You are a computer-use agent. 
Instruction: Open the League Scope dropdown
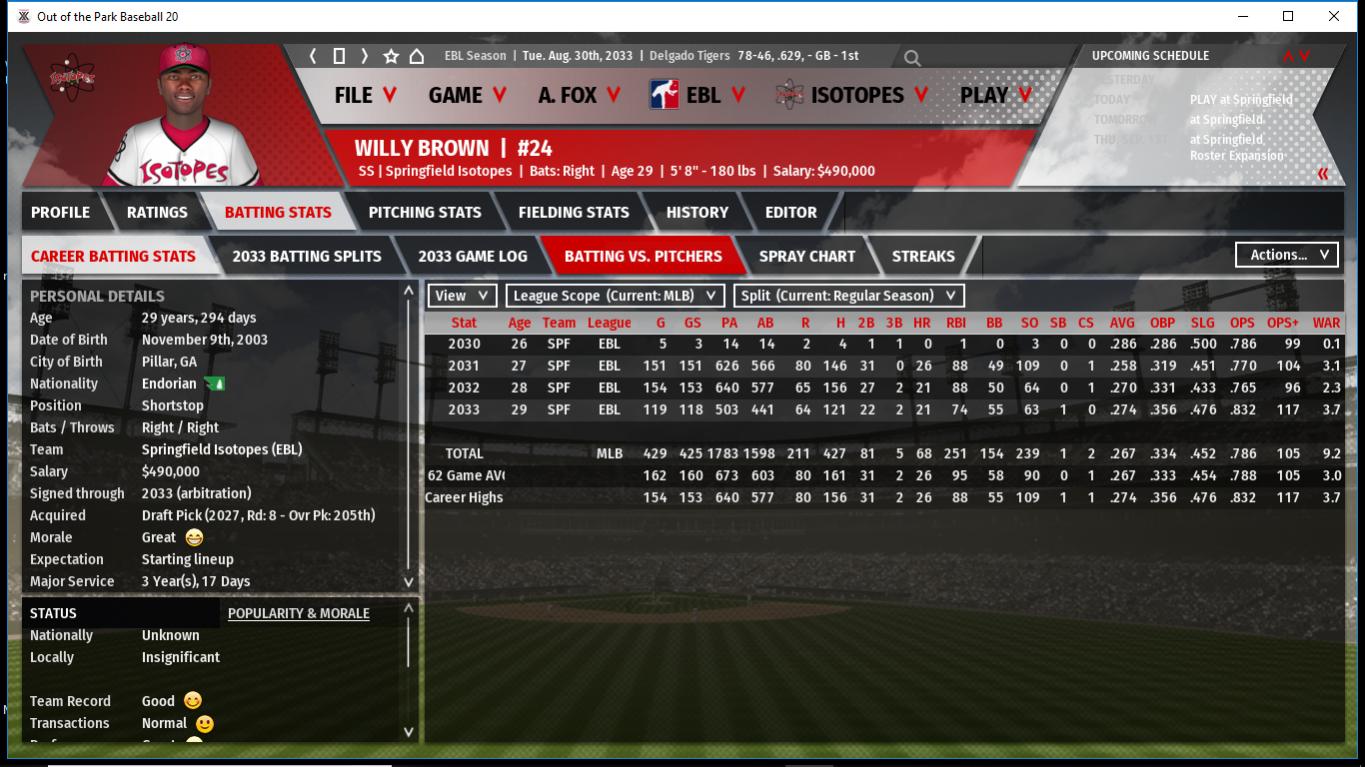click(x=614, y=296)
